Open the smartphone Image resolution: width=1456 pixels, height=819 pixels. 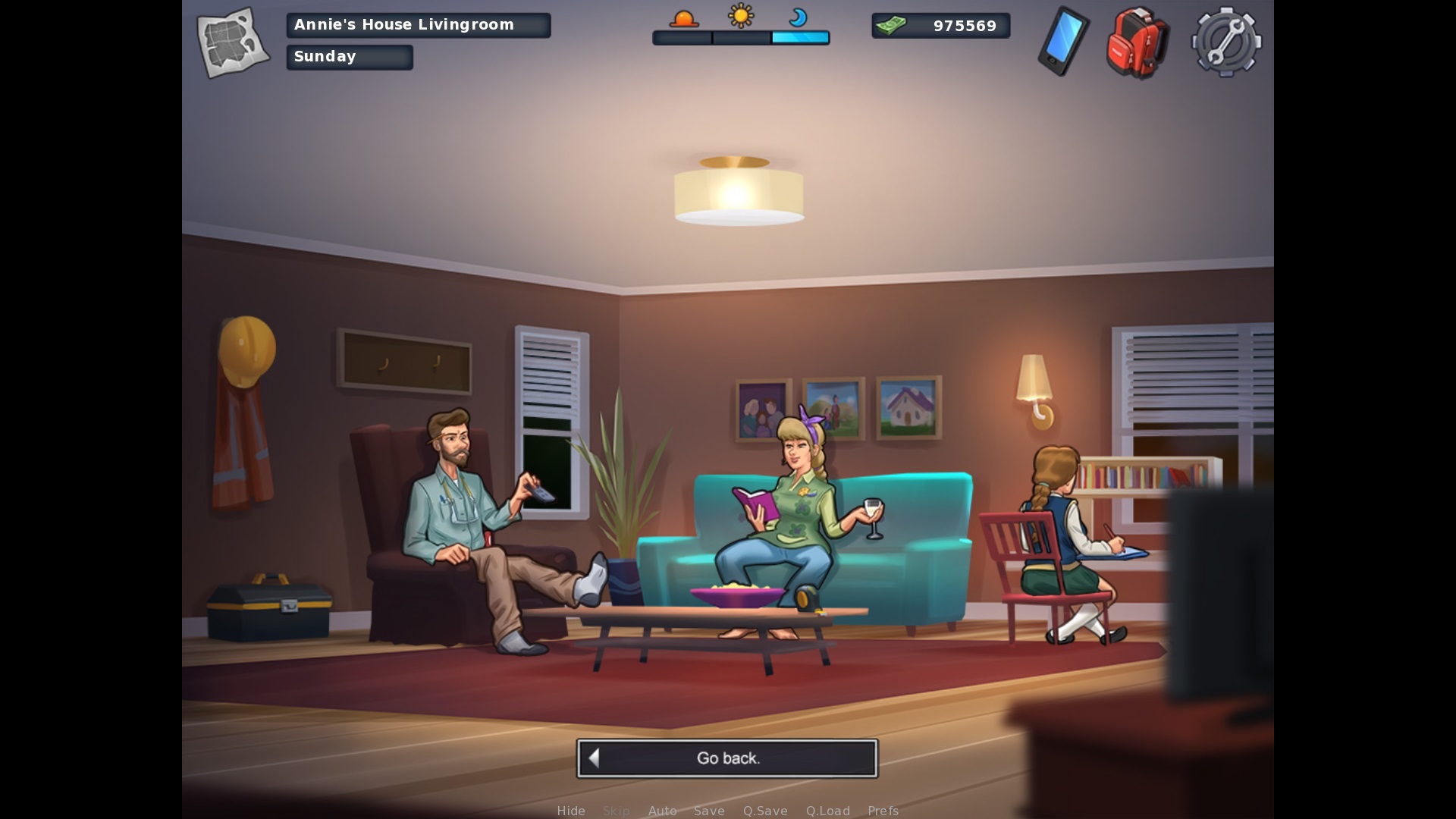[x=1063, y=42]
